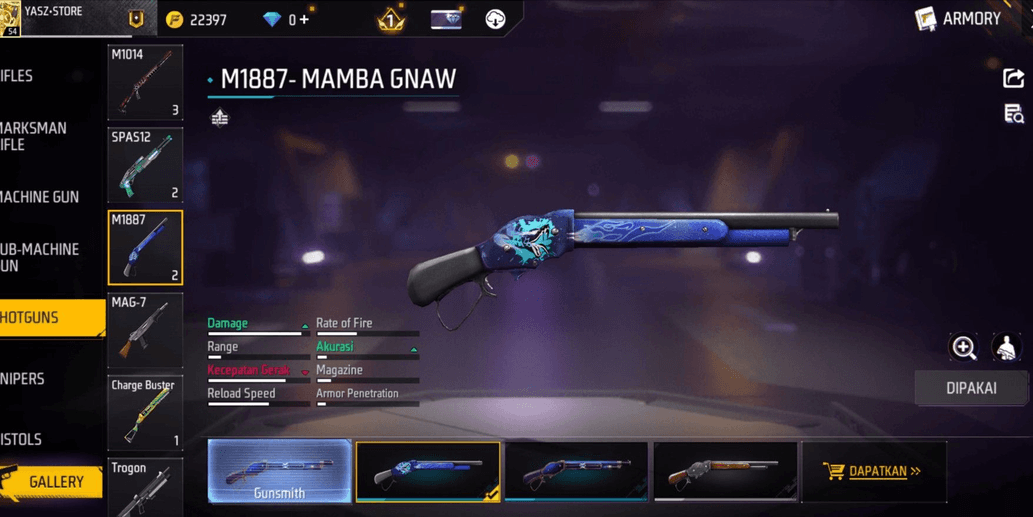Switch to the Snipers category

click(24, 379)
